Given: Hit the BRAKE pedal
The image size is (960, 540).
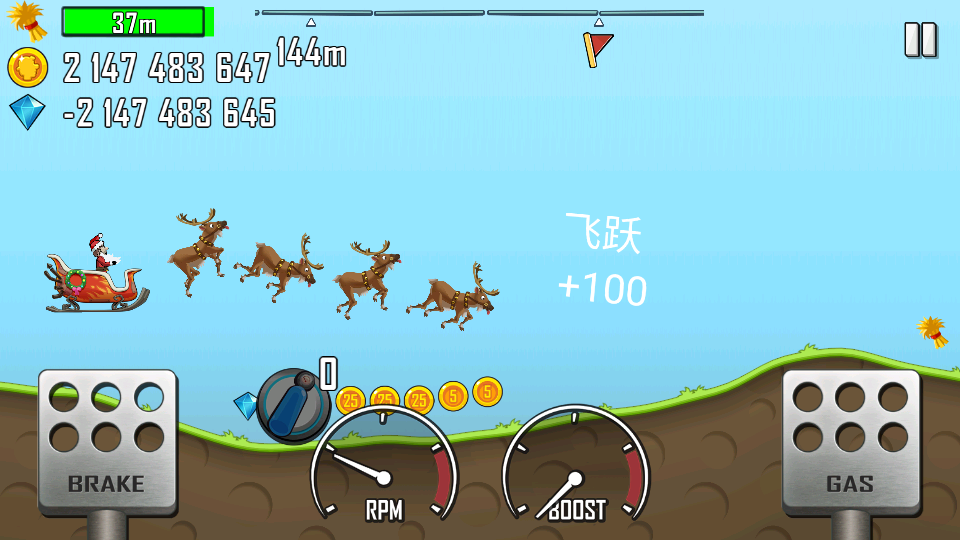Looking at the screenshot, I should (x=107, y=441).
